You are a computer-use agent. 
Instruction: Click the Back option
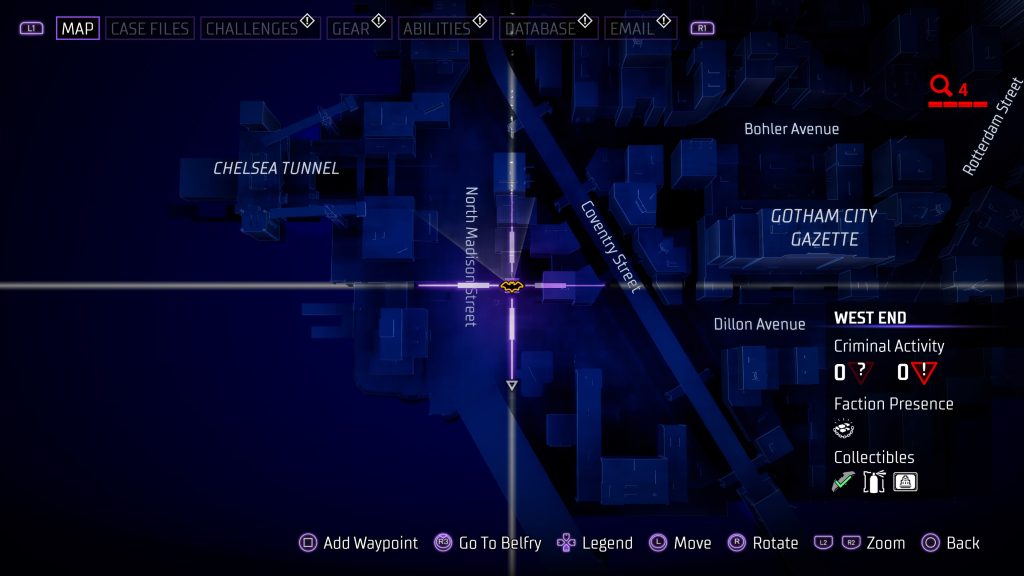950,543
